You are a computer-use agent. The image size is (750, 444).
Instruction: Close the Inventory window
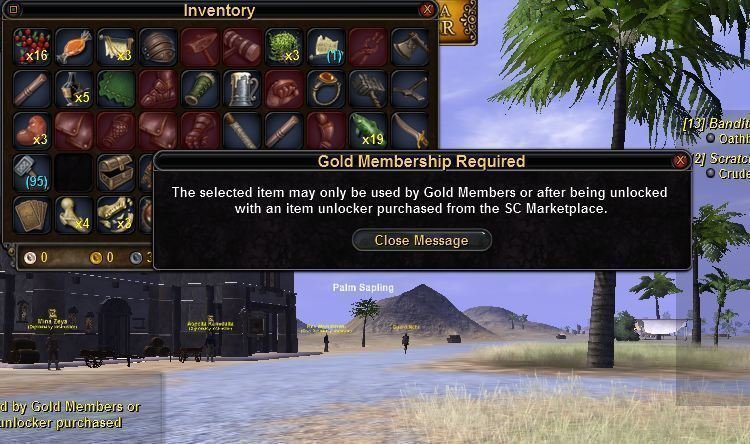[427, 10]
